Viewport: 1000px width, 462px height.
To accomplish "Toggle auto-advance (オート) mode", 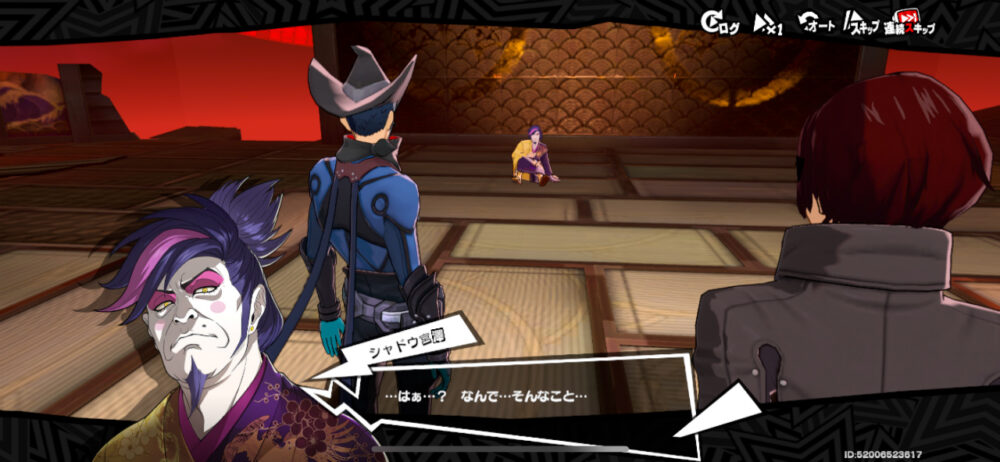I will pos(815,24).
